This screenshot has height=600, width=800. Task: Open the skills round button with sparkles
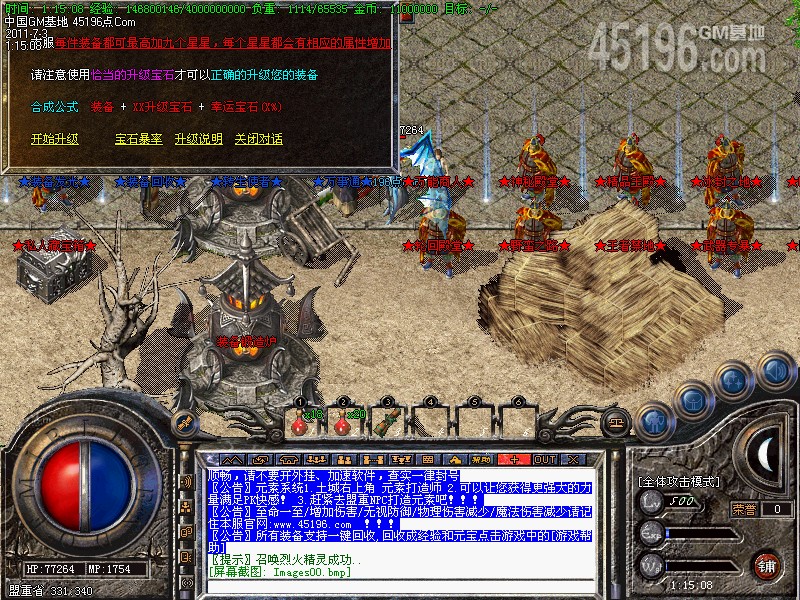733,381
